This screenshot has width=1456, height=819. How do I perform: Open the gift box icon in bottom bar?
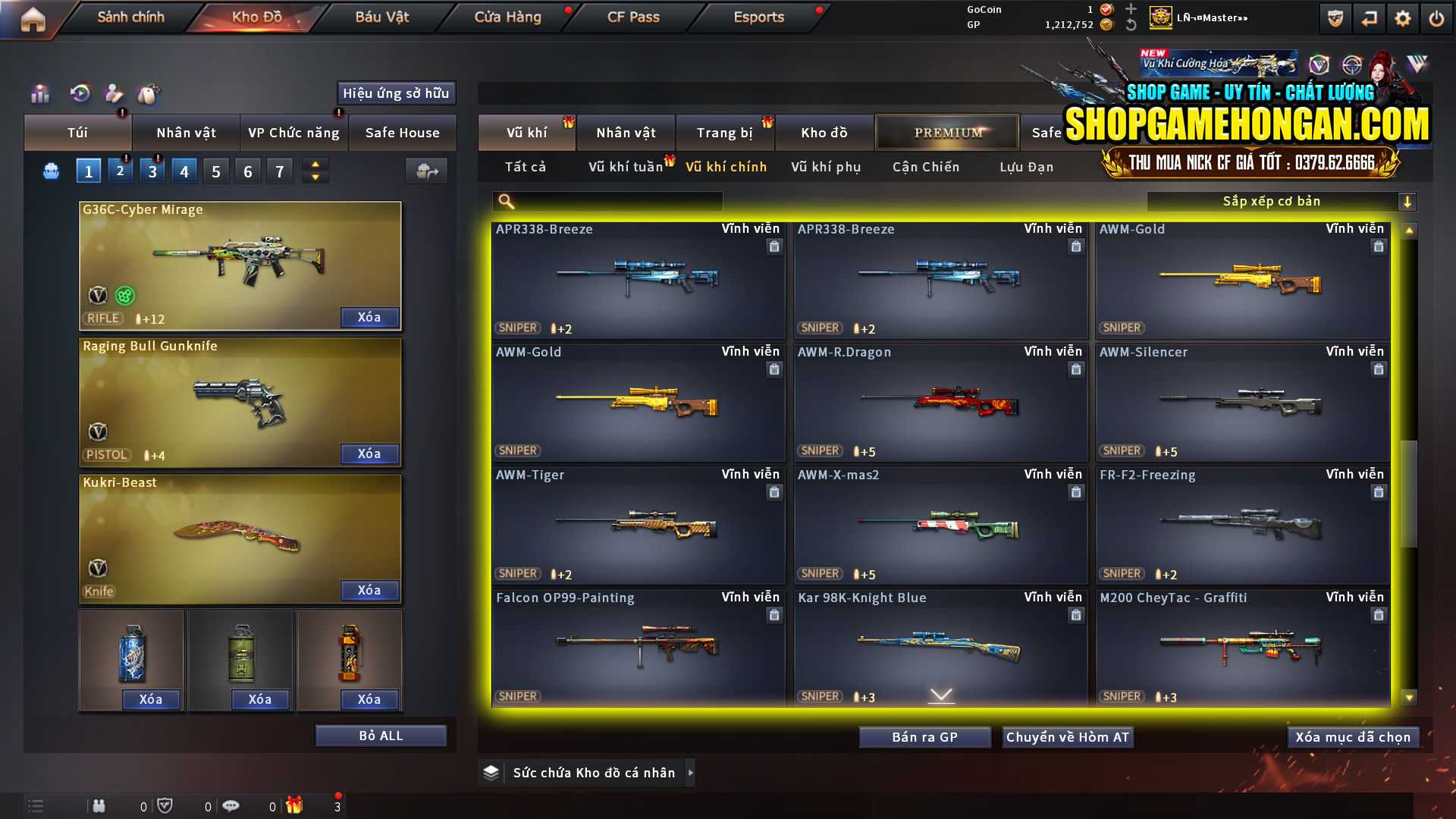click(x=296, y=805)
